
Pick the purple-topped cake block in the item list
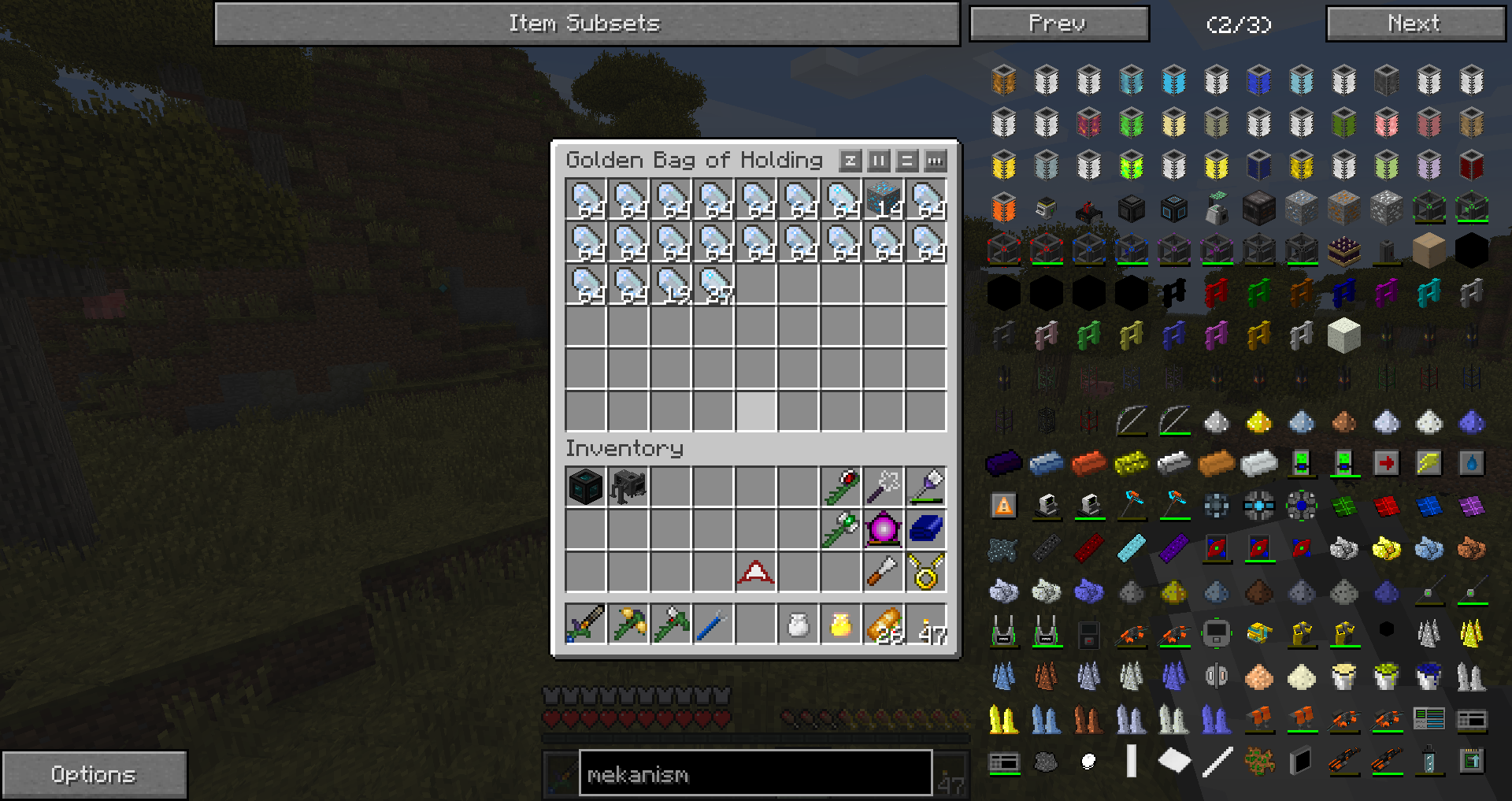tap(1343, 251)
